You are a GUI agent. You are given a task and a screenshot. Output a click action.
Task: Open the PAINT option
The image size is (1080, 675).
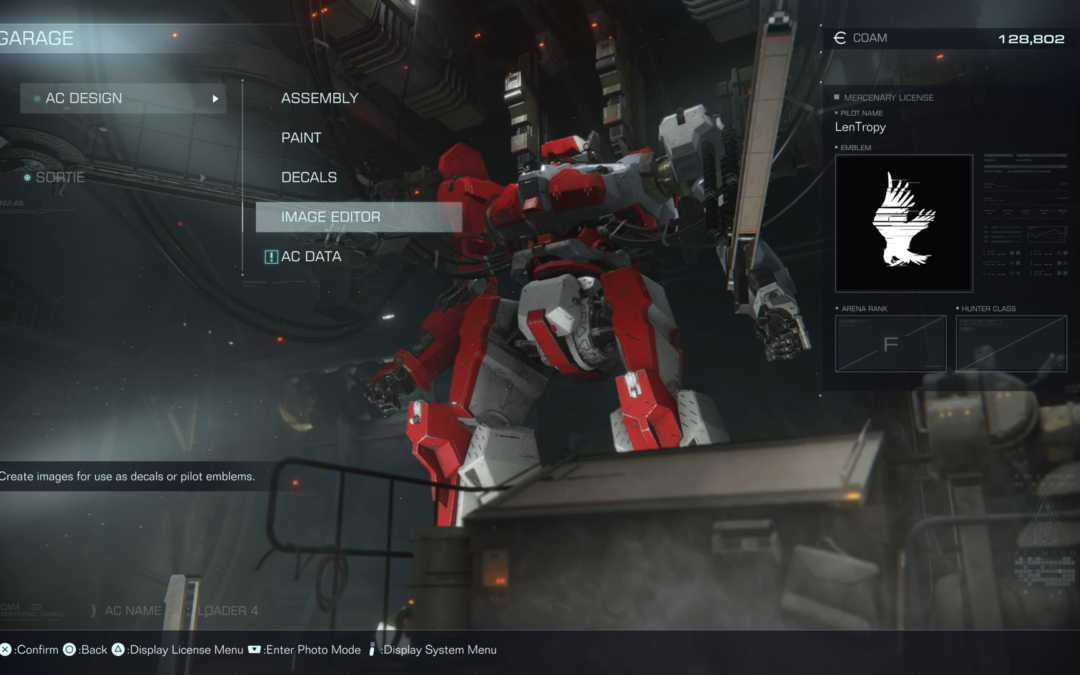[x=301, y=138]
